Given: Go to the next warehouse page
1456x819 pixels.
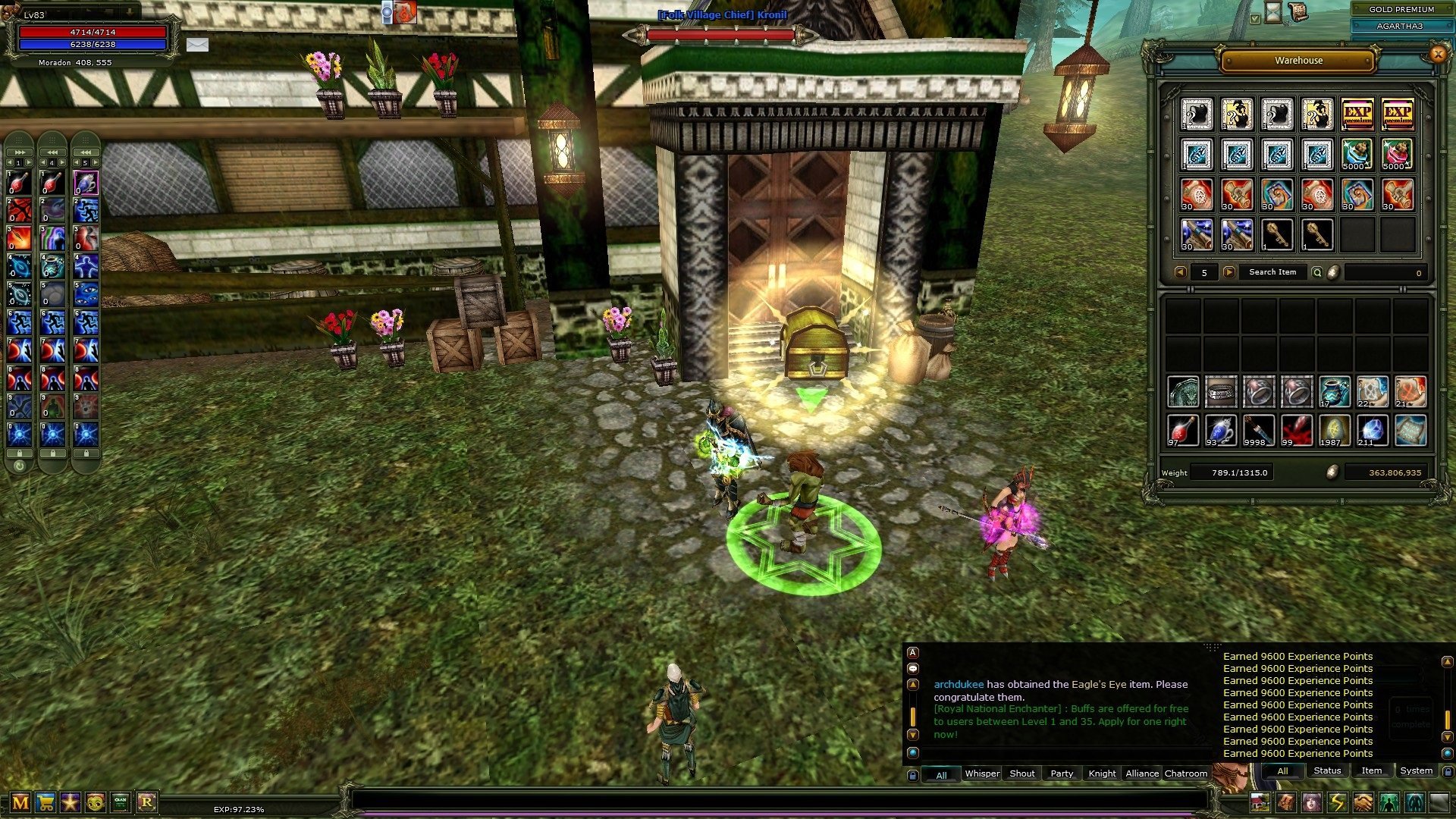Looking at the screenshot, I should pyautogui.click(x=1229, y=272).
